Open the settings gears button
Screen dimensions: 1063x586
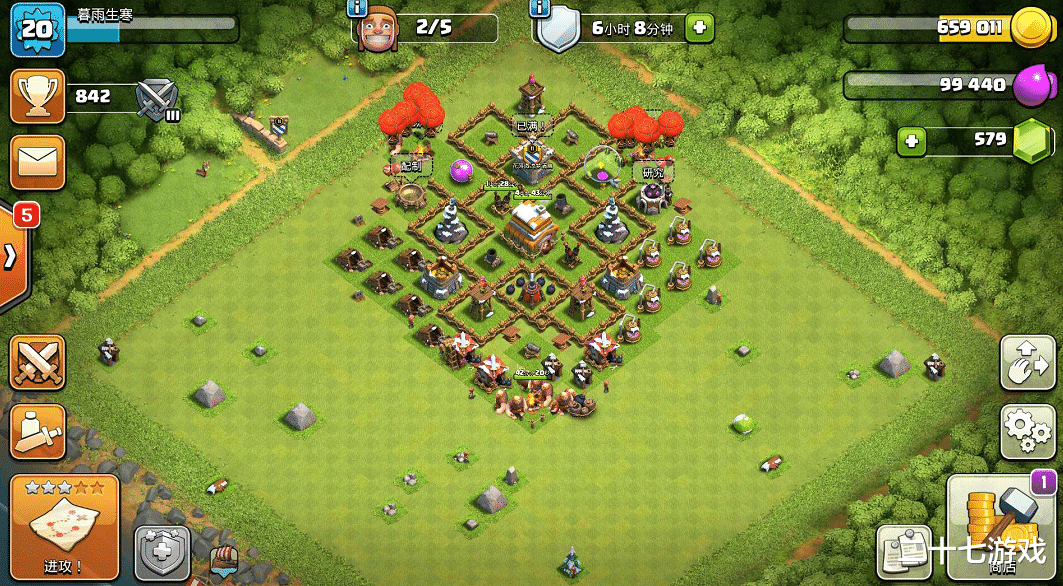coord(1027,432)
